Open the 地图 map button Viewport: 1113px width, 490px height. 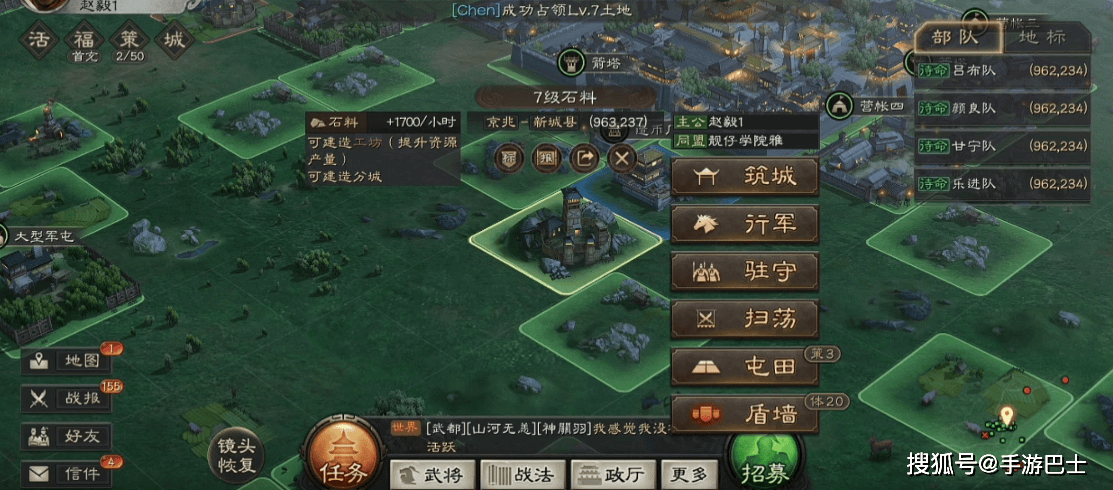[x=67, y=362]
